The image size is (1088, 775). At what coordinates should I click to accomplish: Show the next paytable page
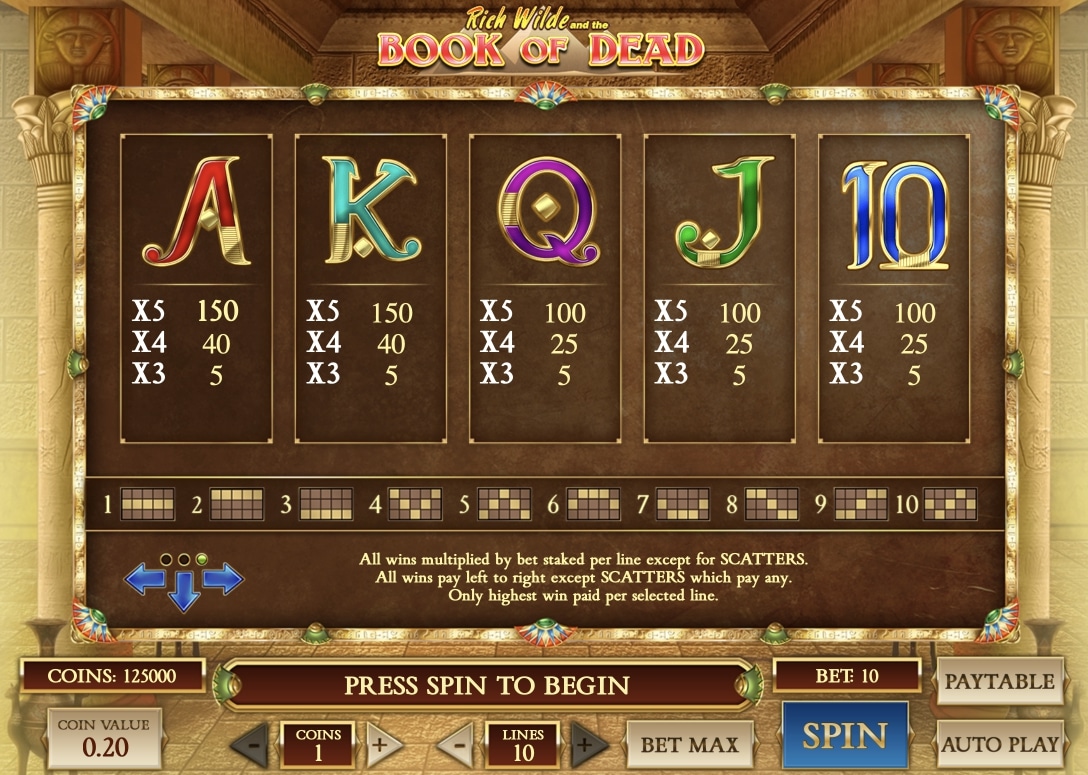pyautogui.click(x=224, y=578)
